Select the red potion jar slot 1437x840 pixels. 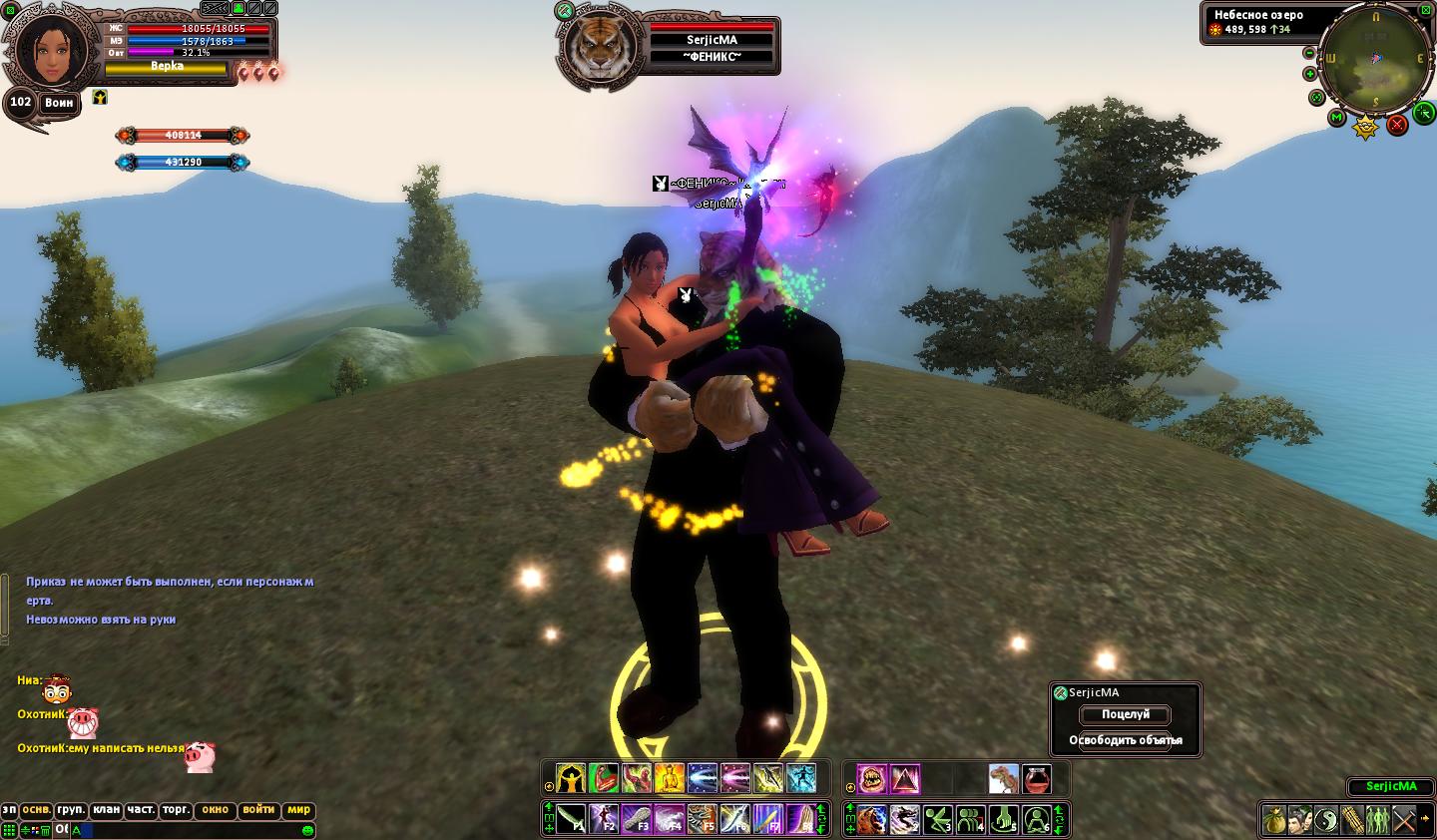[x=1037, y=778]
